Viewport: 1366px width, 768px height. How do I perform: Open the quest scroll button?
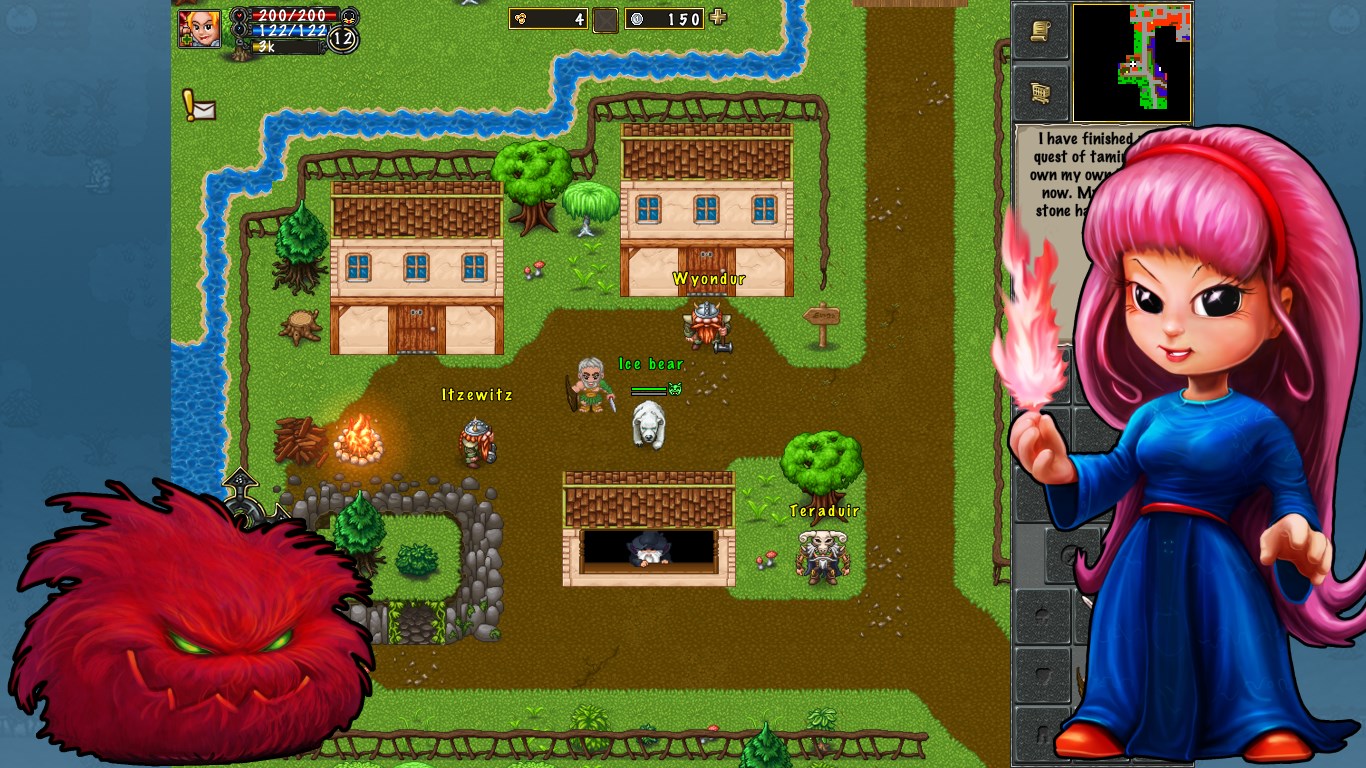tap(1040, 32)
